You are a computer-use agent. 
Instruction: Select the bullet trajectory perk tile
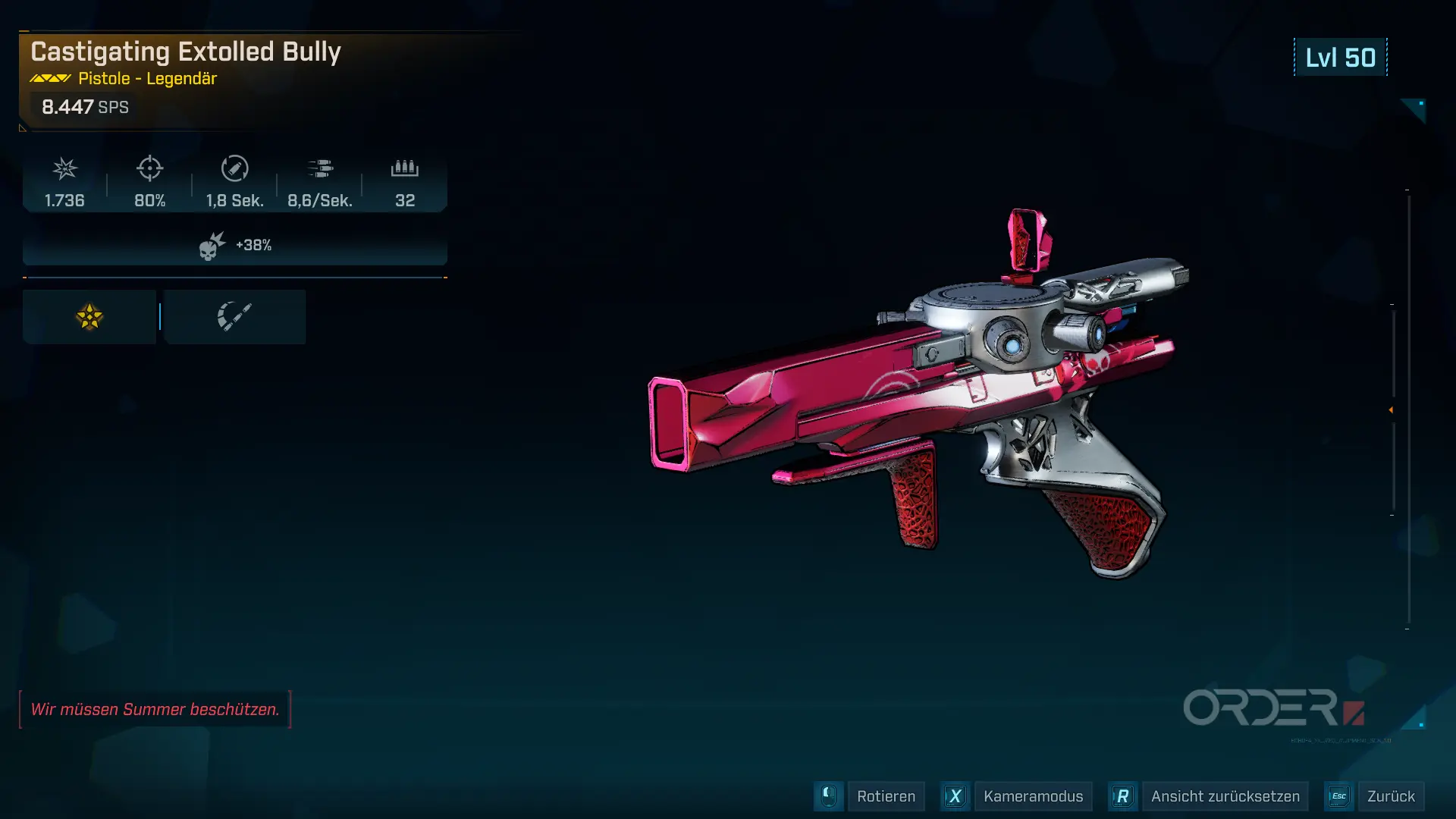point(234,317)
